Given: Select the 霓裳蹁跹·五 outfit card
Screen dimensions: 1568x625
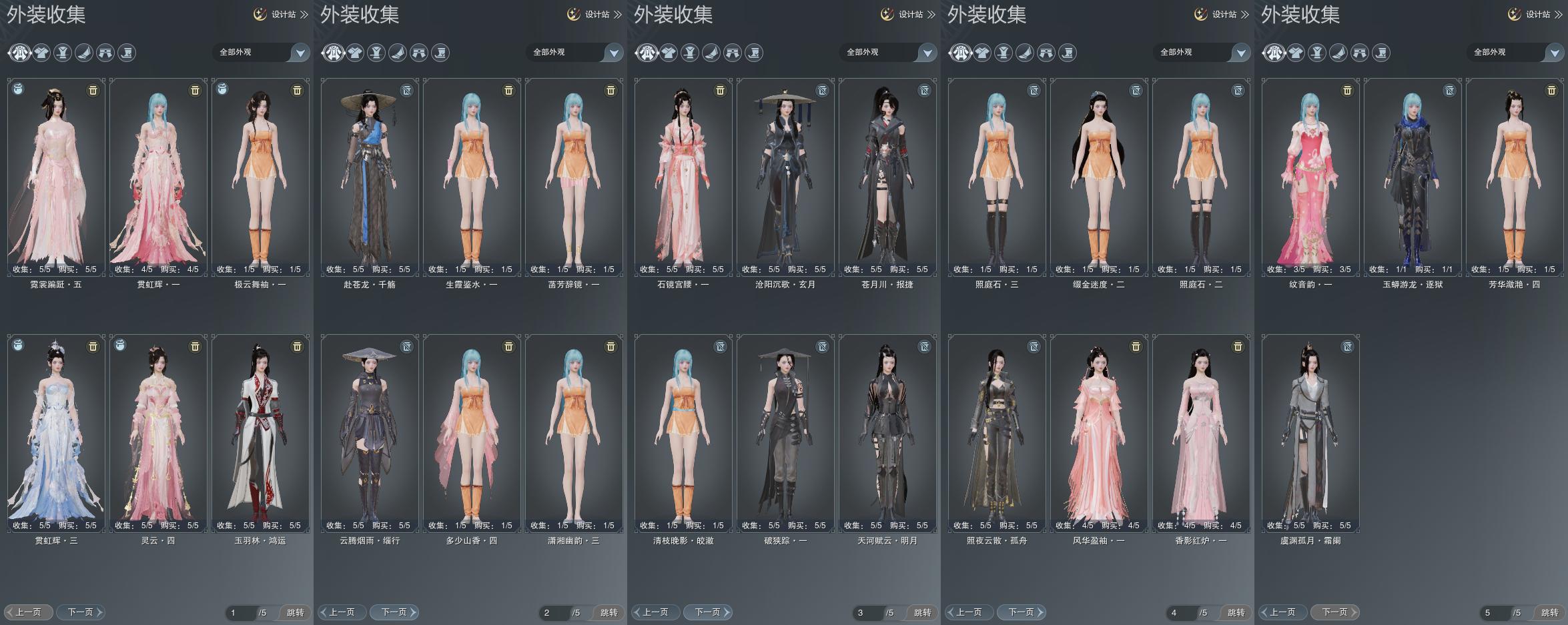Looking at the screenshot, I should (56, 177).
